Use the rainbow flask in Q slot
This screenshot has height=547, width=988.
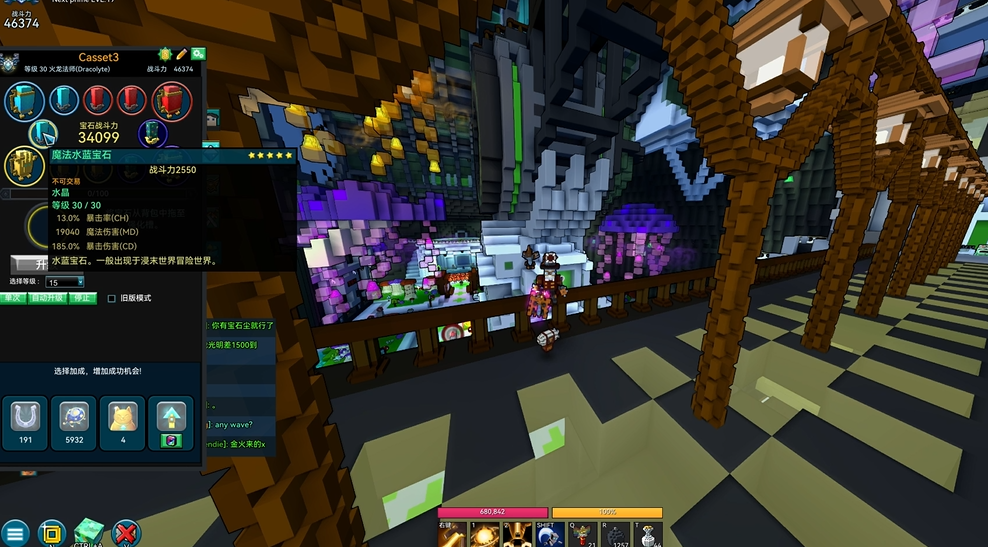[583, 535]
